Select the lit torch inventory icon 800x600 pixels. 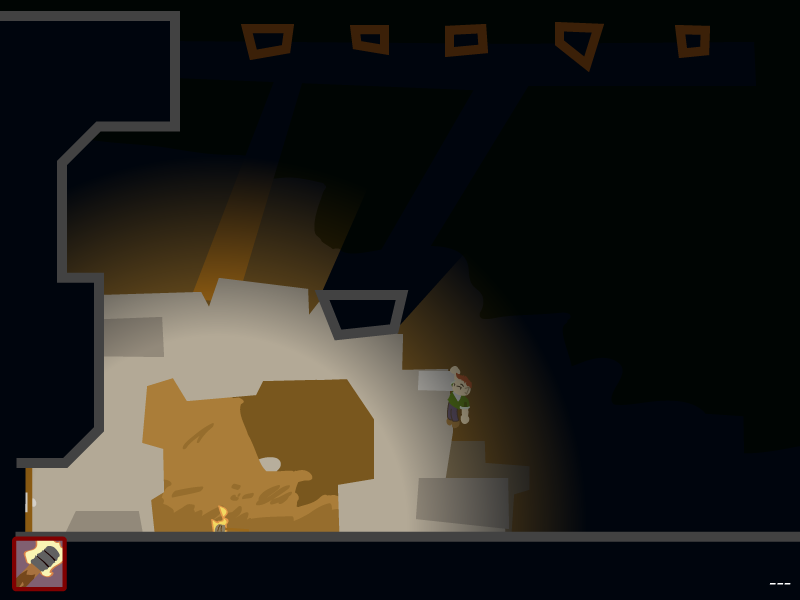(x=39, y=564)
